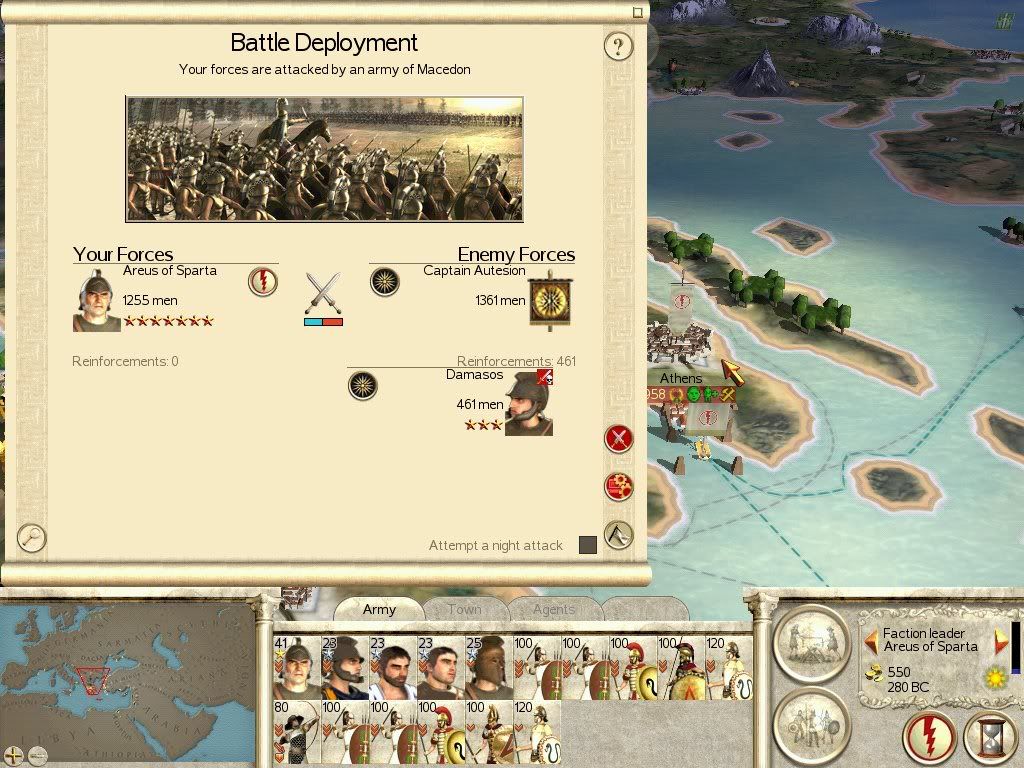This screenshot has width=1024, height=768.
Task: Select the archer unit card with 80 men
Action: click(x=297, y=732)
